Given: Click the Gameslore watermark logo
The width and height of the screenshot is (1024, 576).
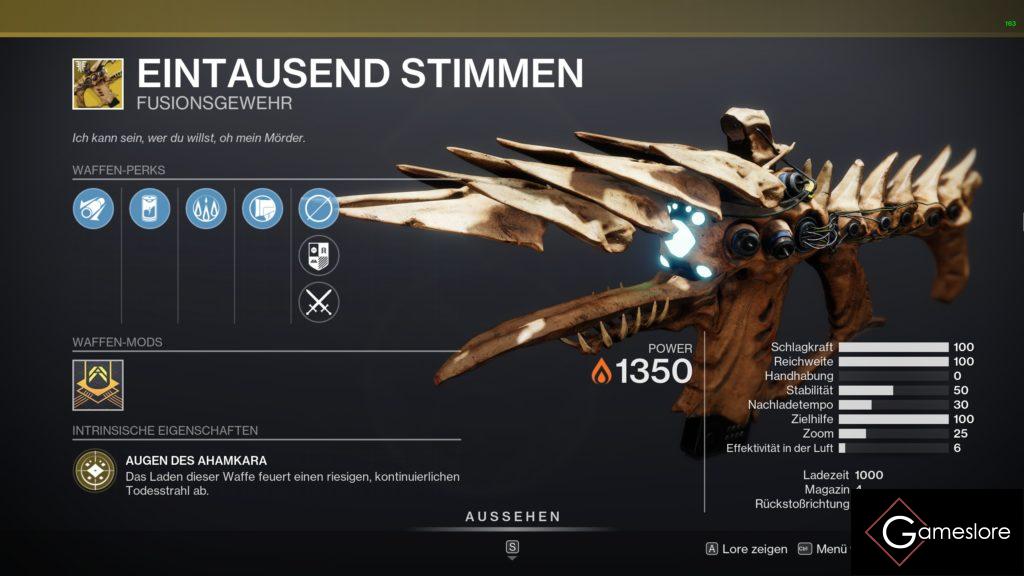Looking at the screenshot, I should (936, 533).
